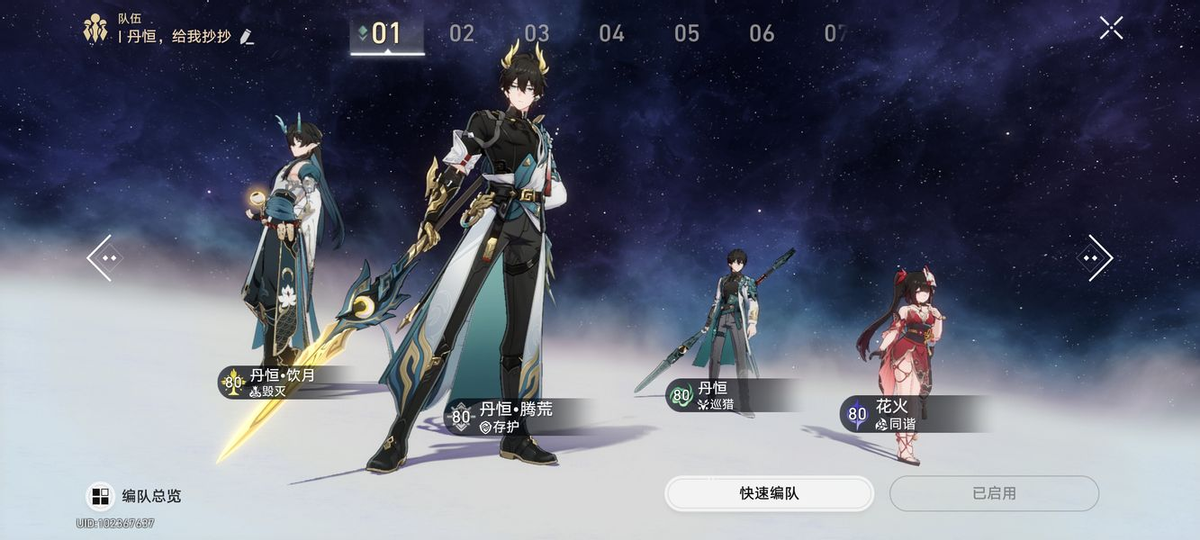This screenshot has width=1200, height=540.
Task: Click the 快速编队 quick team button
Action: click(x=769, y=494)
